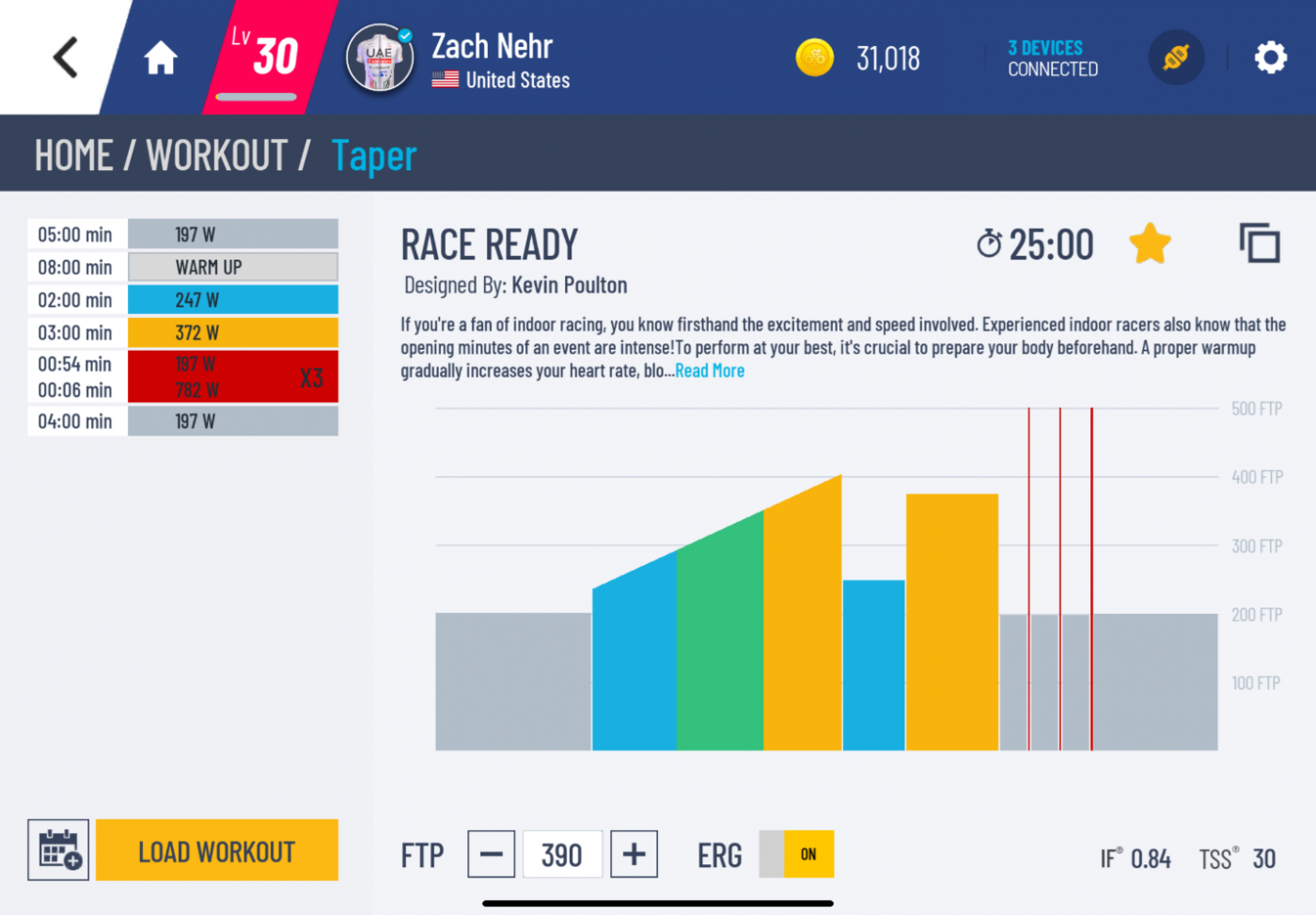Click the coins balance icon

tap(814, 57)
